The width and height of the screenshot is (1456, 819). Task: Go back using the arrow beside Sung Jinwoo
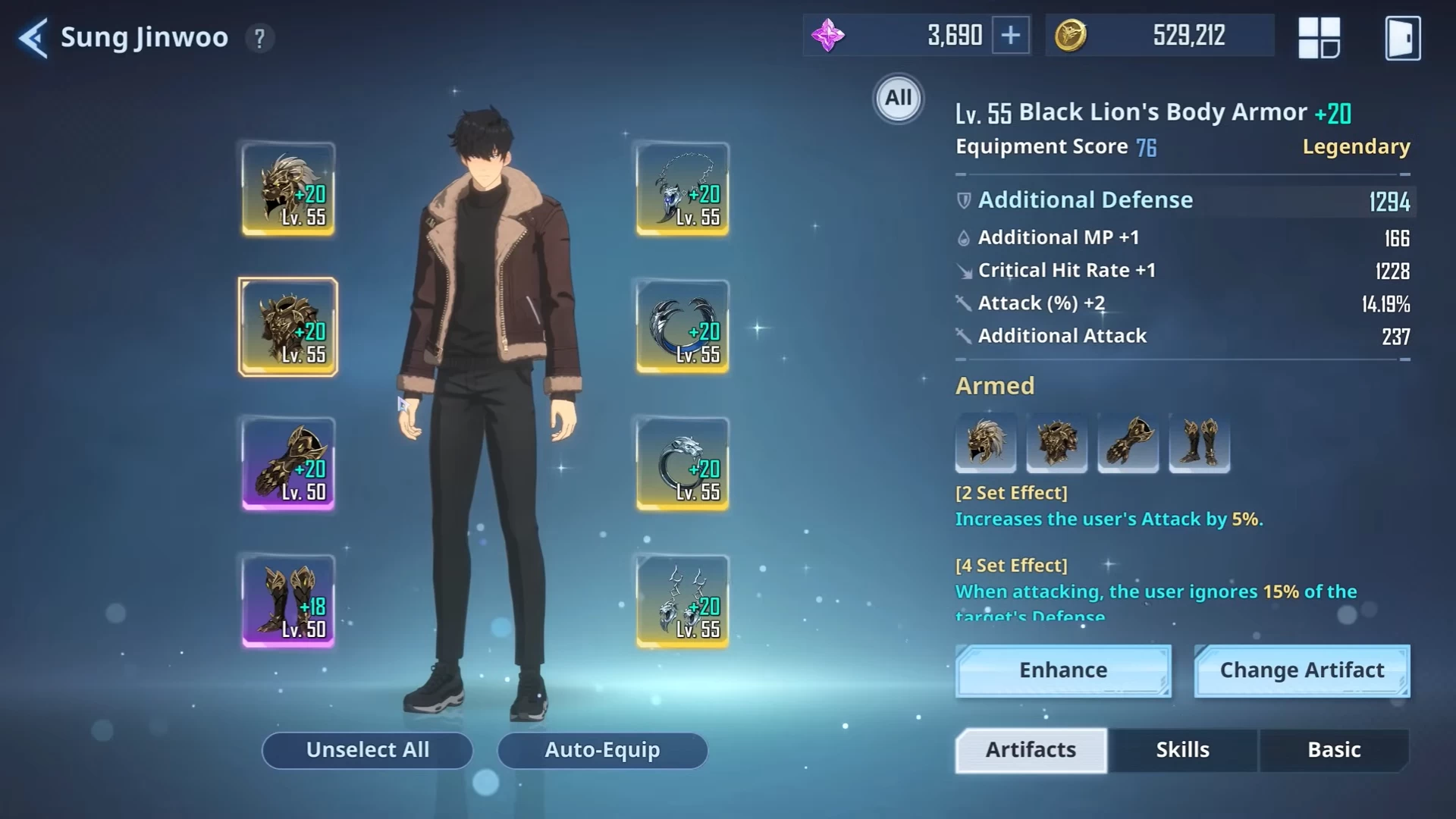33,38
